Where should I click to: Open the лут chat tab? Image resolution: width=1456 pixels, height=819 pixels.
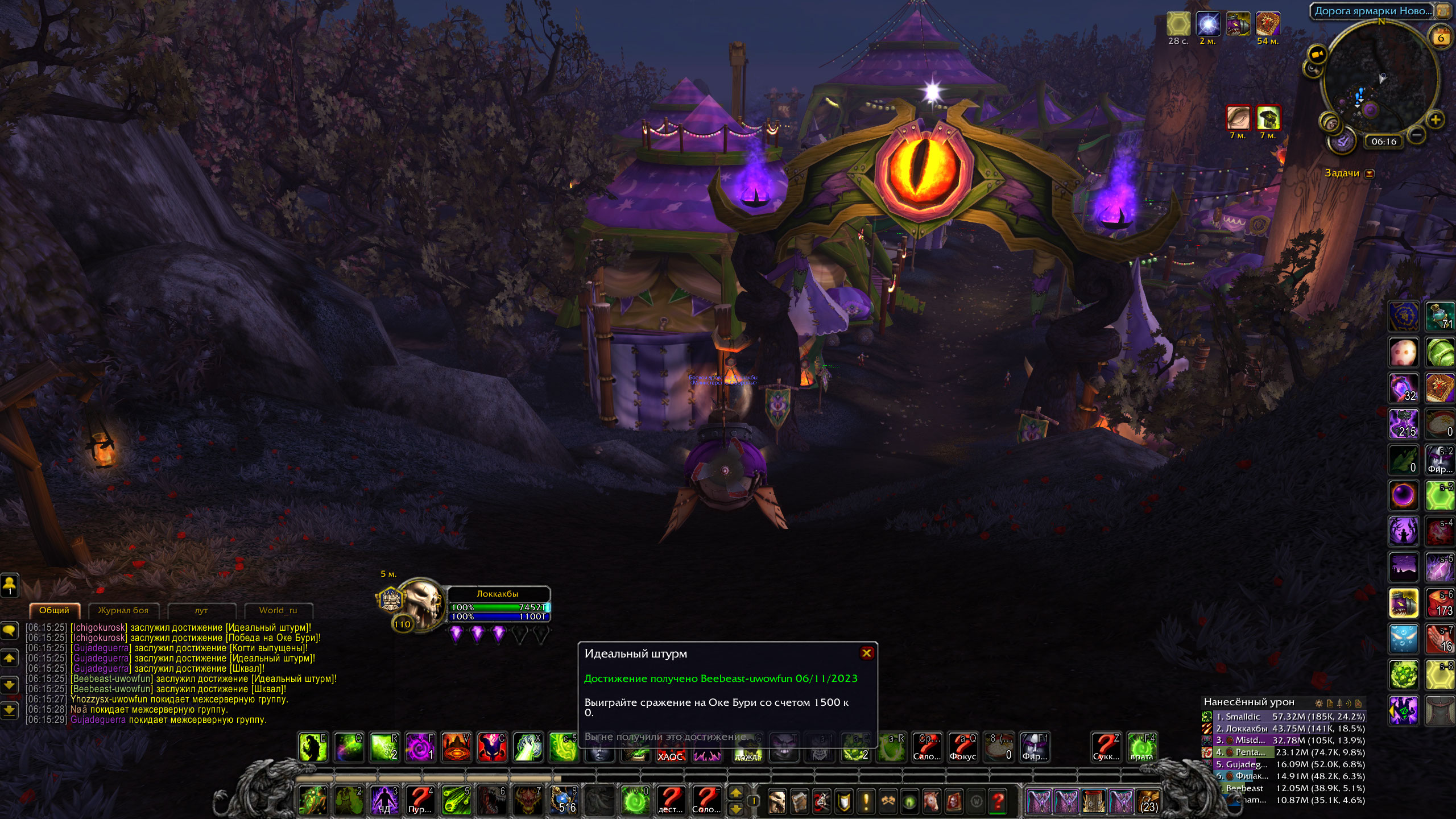(201, 610)
